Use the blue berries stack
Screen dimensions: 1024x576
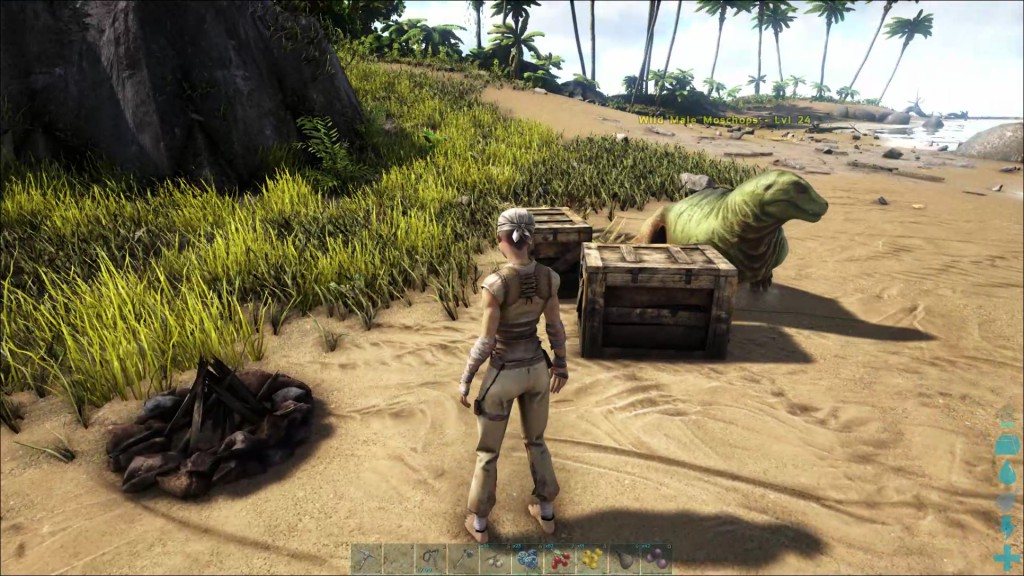[526, 558]
